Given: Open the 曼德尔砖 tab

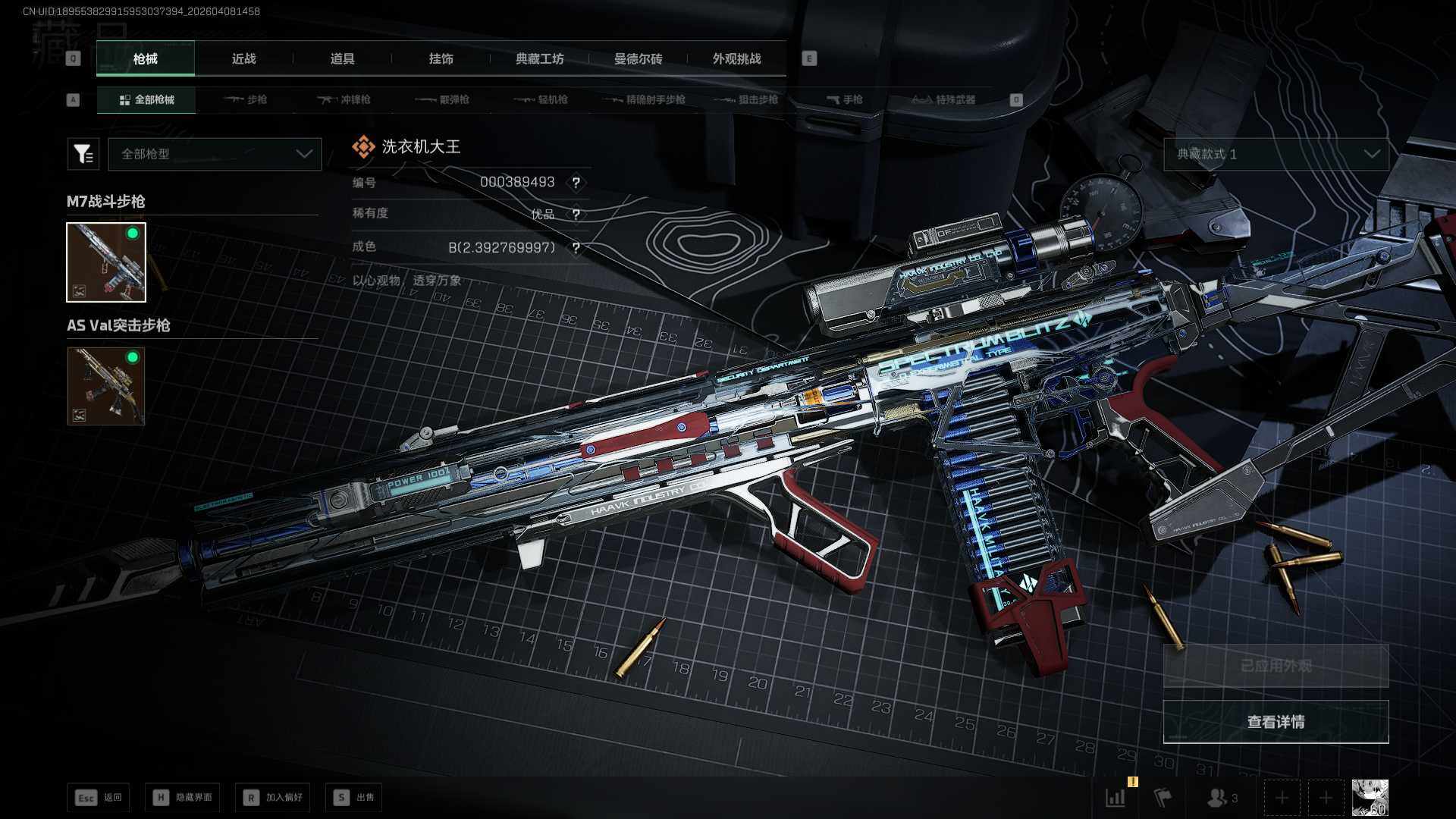Looking at the screenshot, I should point(638,58).
